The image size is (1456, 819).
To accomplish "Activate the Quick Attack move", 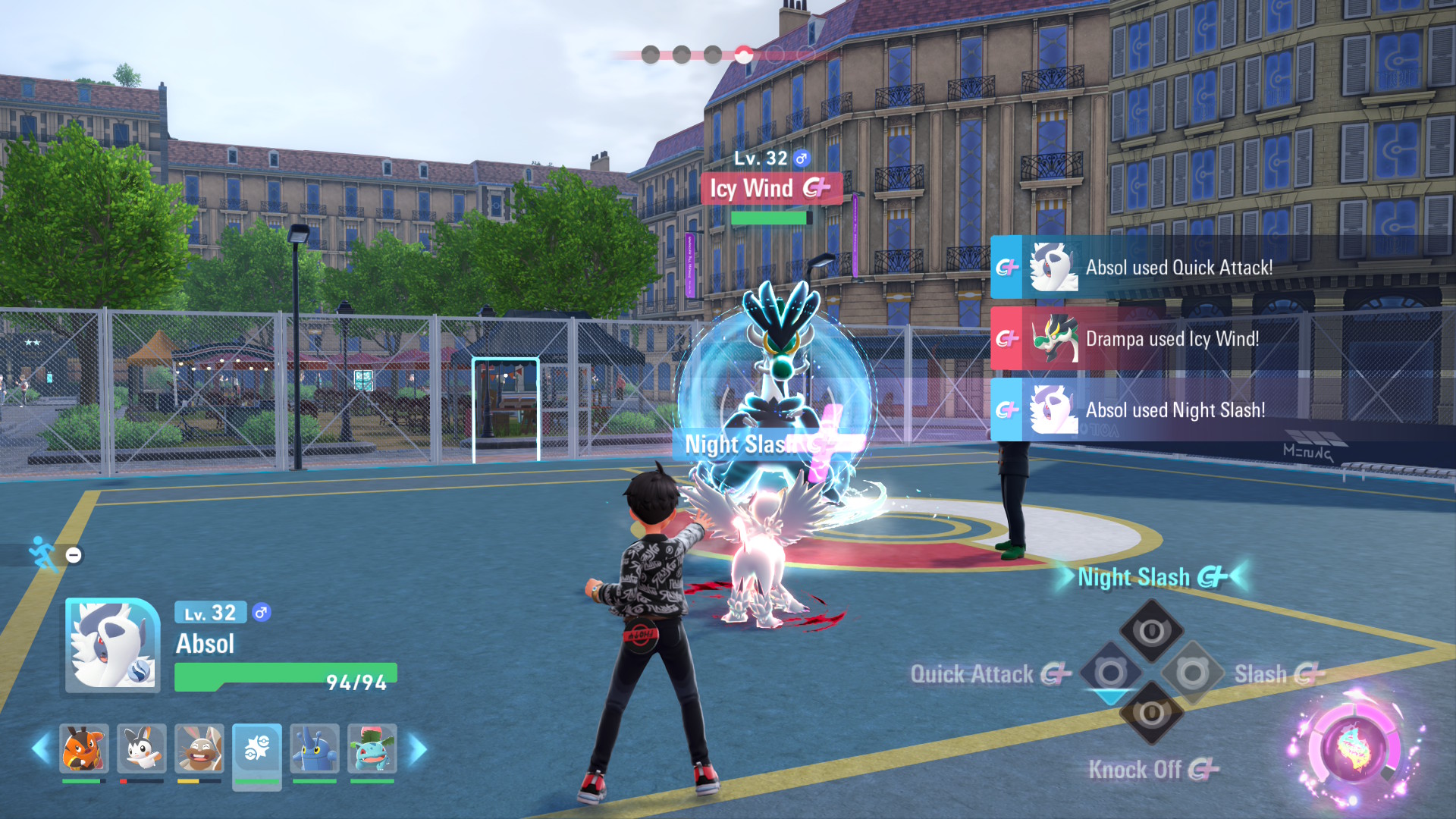I will [x=1110, y=673].
